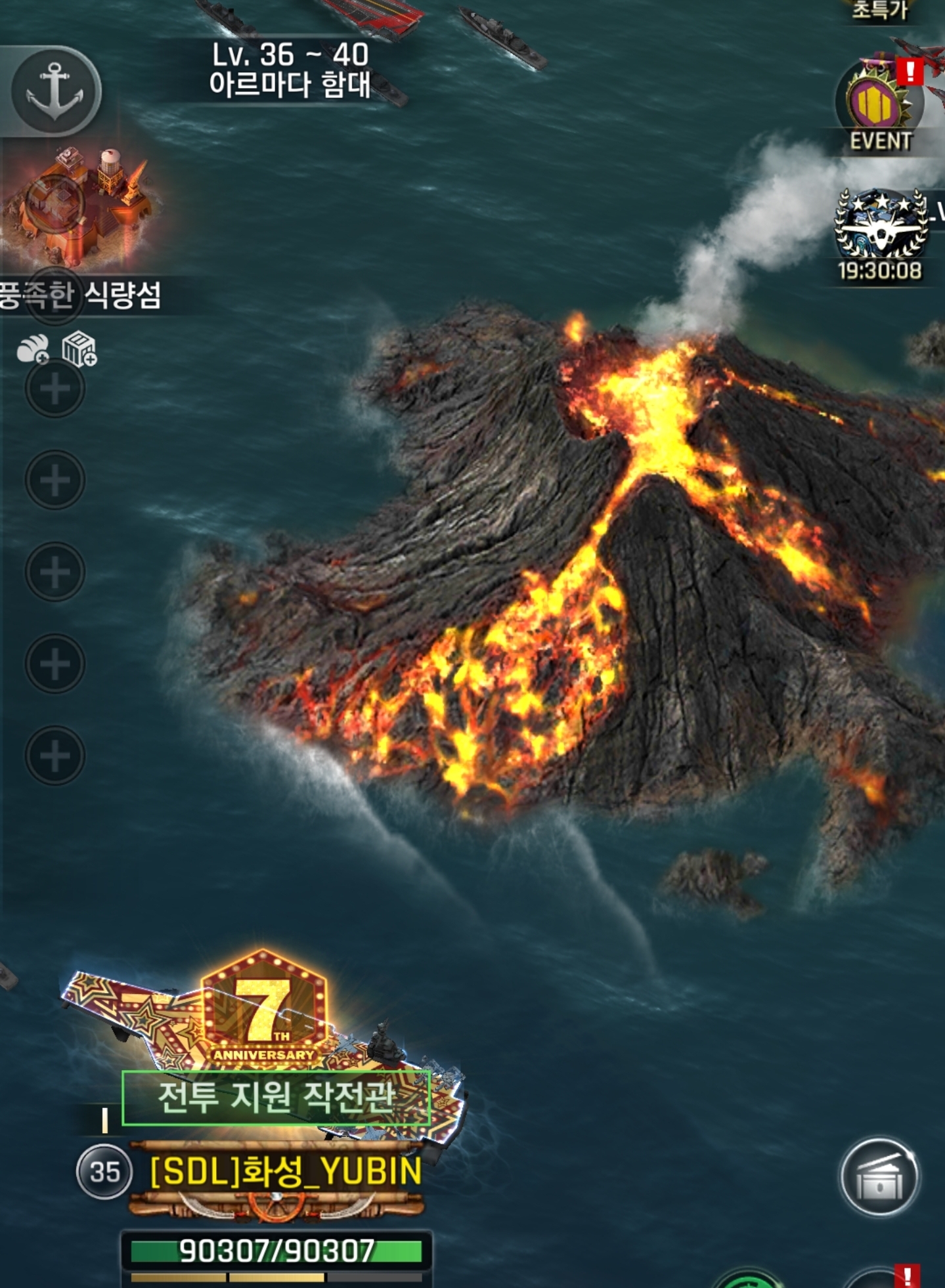Tap the 전투 지원 작전관 title banner
945x1288 pixels.
[276, 1098]
